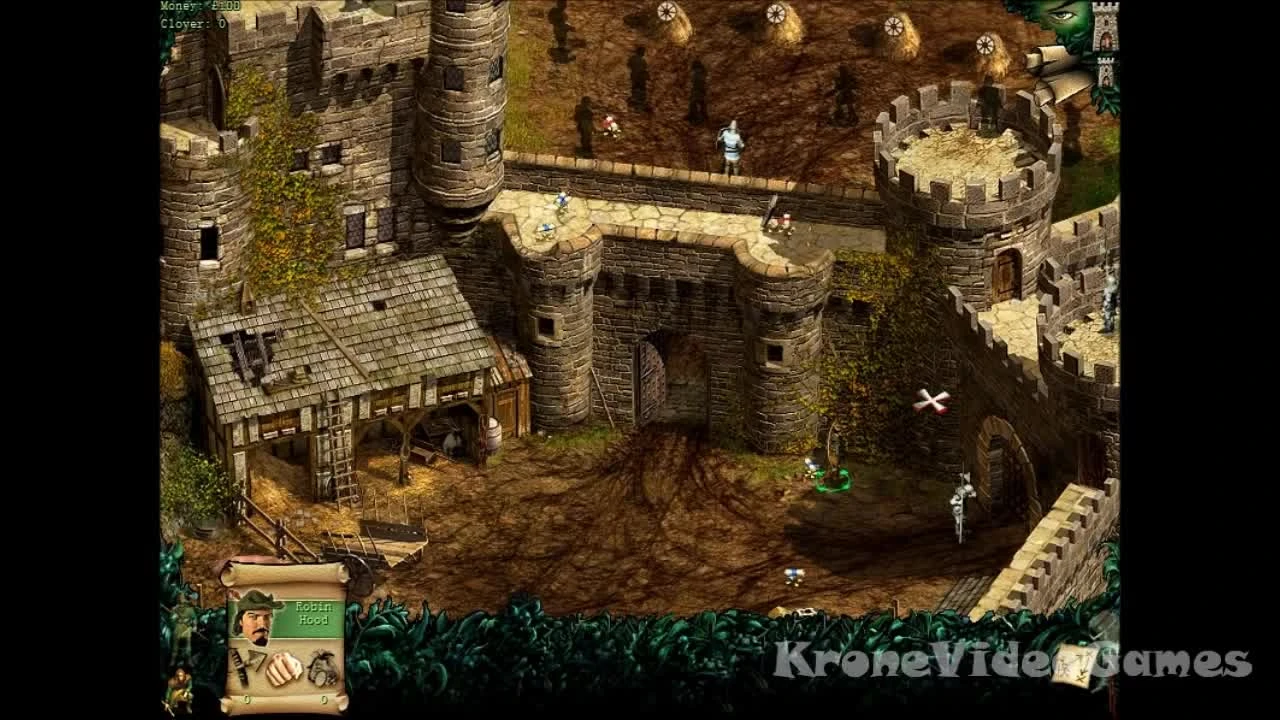
Task: Click the Robin Hood name banner
Action: click(x=314, y=613)
